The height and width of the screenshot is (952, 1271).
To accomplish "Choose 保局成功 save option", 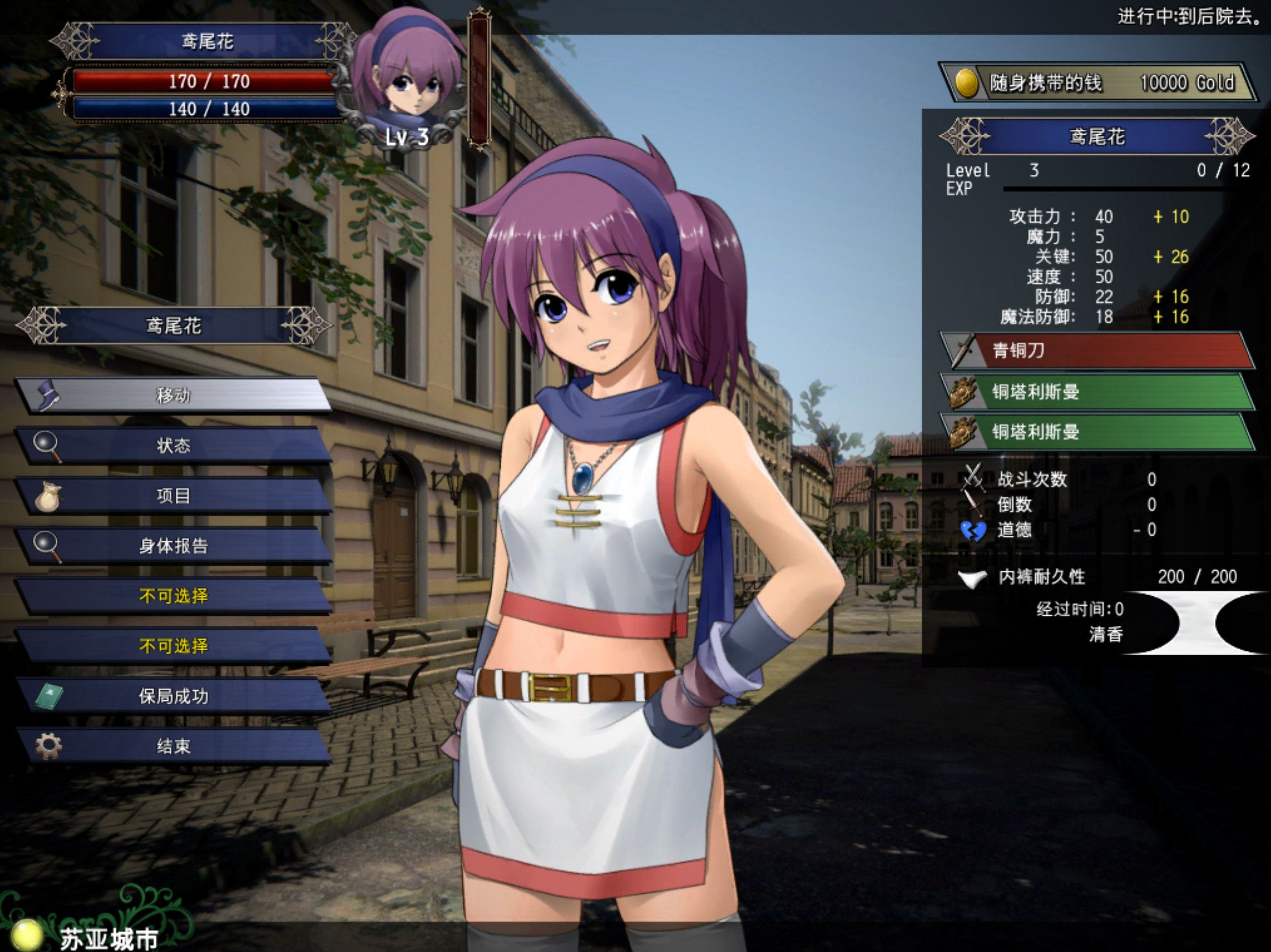I will [173, 696].
